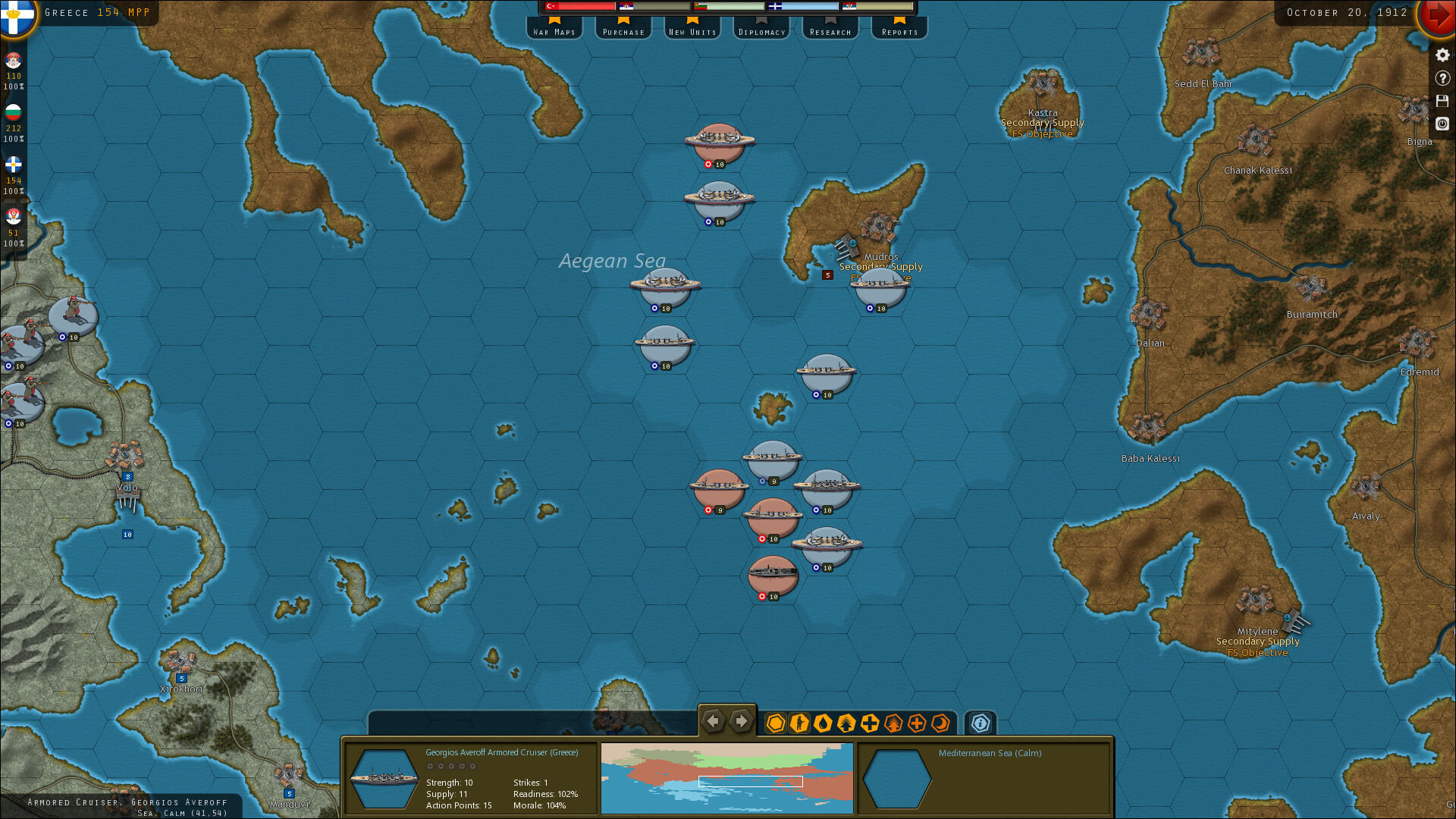
Task: Toggle the yellow hexagon grid overlay icon
Action: pyautogui.click(x=775, y=723)
